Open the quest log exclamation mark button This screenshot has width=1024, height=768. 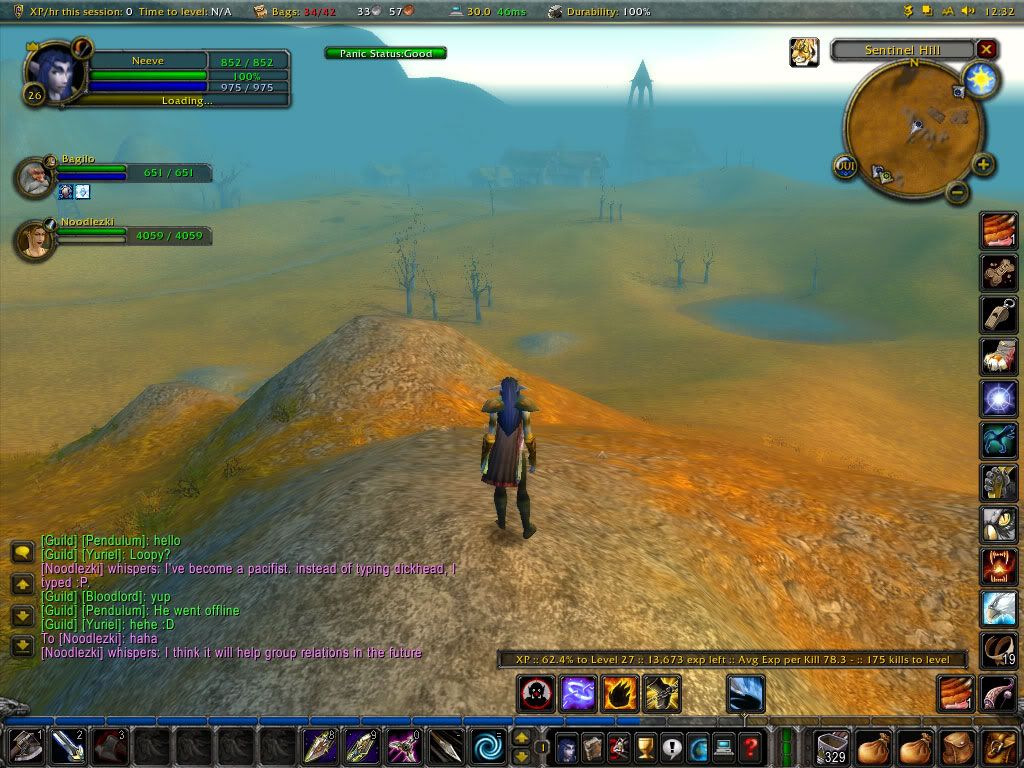tap(671, 747)
